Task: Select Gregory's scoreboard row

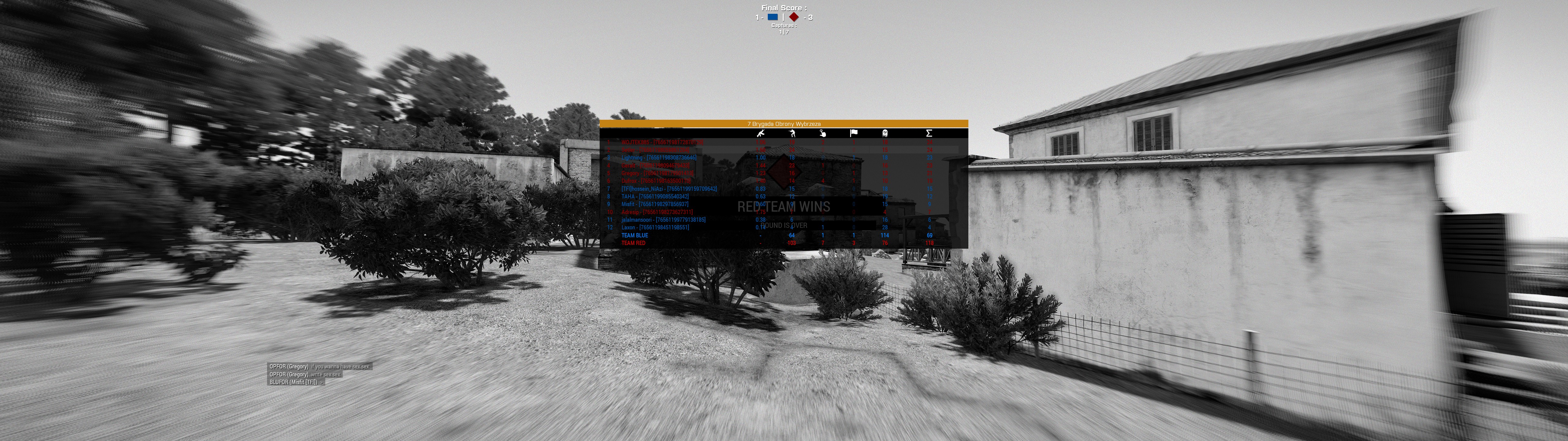Action: click(658, 174)
